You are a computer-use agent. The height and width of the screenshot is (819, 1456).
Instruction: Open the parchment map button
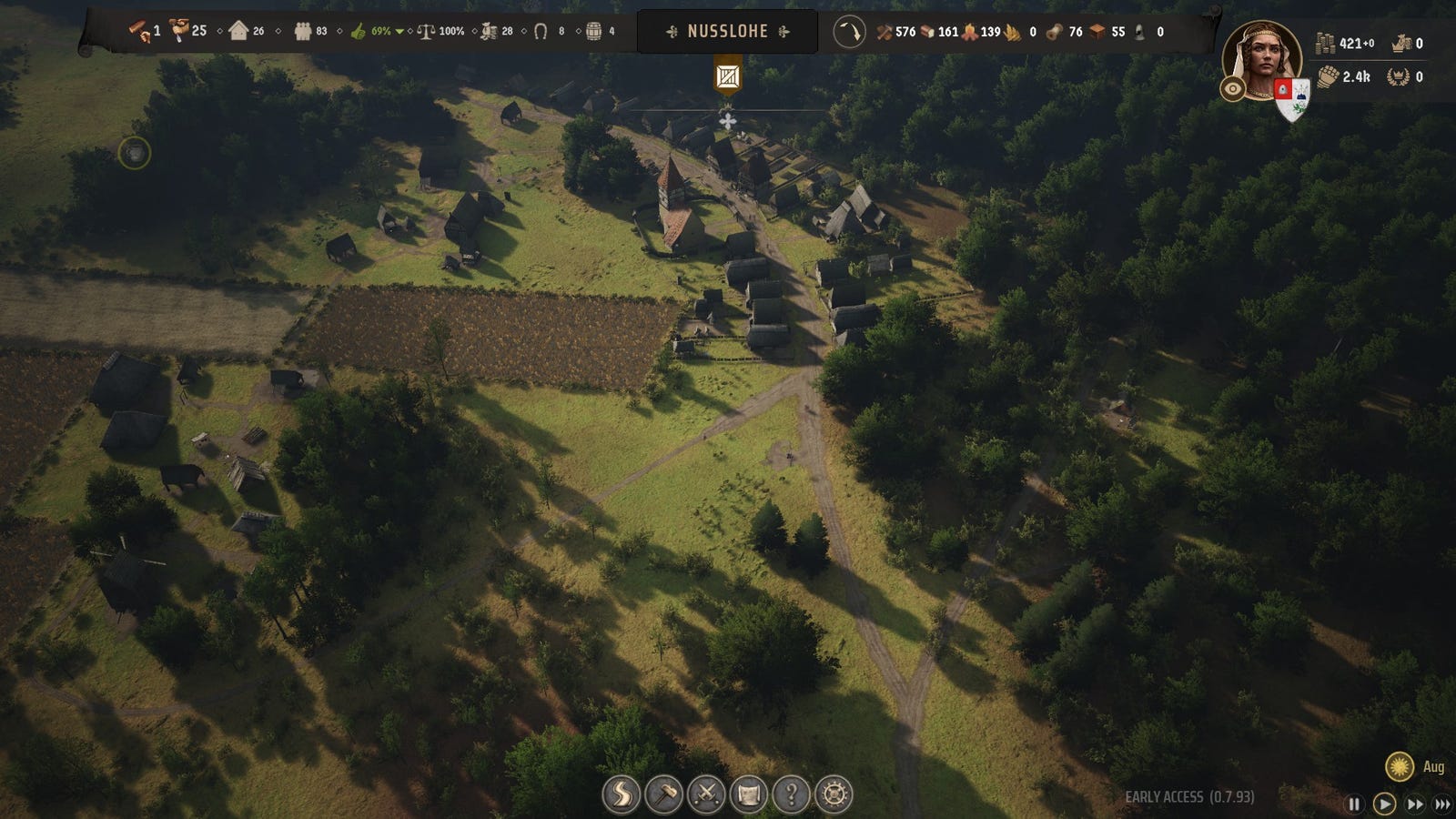pyautogui.click(x=749, y=794)
